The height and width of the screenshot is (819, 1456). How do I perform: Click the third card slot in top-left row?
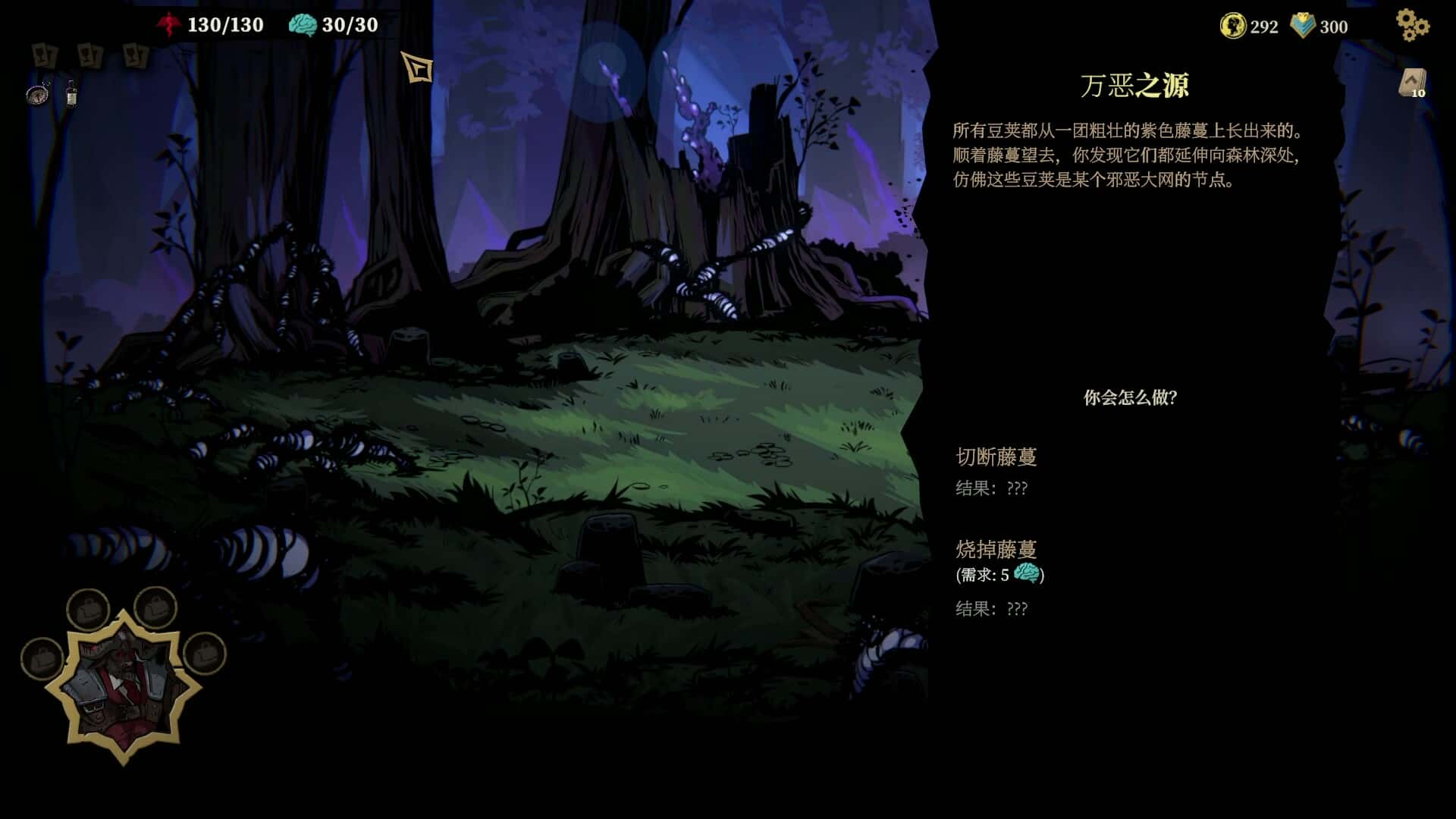click(x=135, y=55)
